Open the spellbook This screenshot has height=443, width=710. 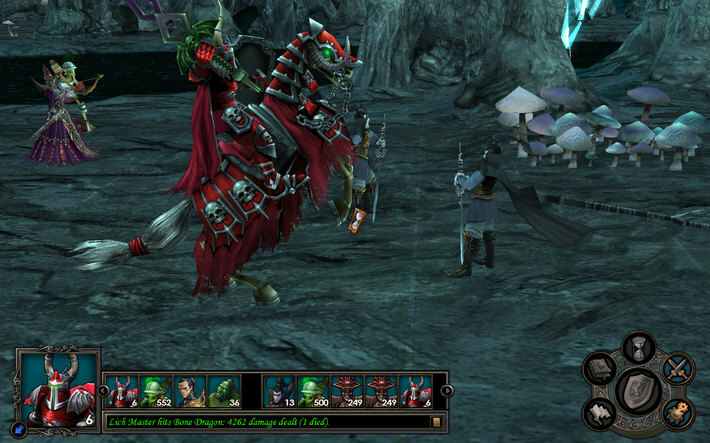coord(599,368)
